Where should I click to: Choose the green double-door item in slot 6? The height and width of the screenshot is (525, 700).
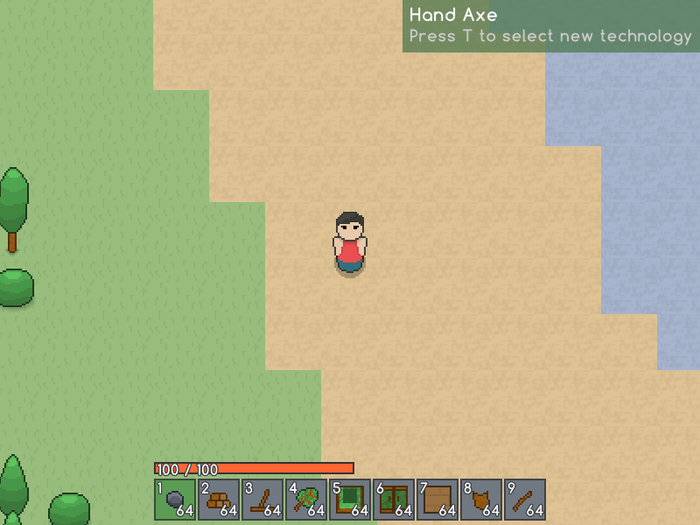coord(393,499)
